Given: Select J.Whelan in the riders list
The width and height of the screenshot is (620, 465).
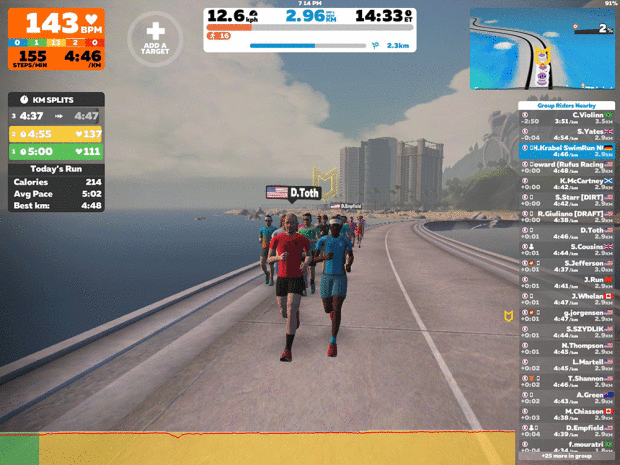Looking at the screenshot, I should (x=568, y=298).
